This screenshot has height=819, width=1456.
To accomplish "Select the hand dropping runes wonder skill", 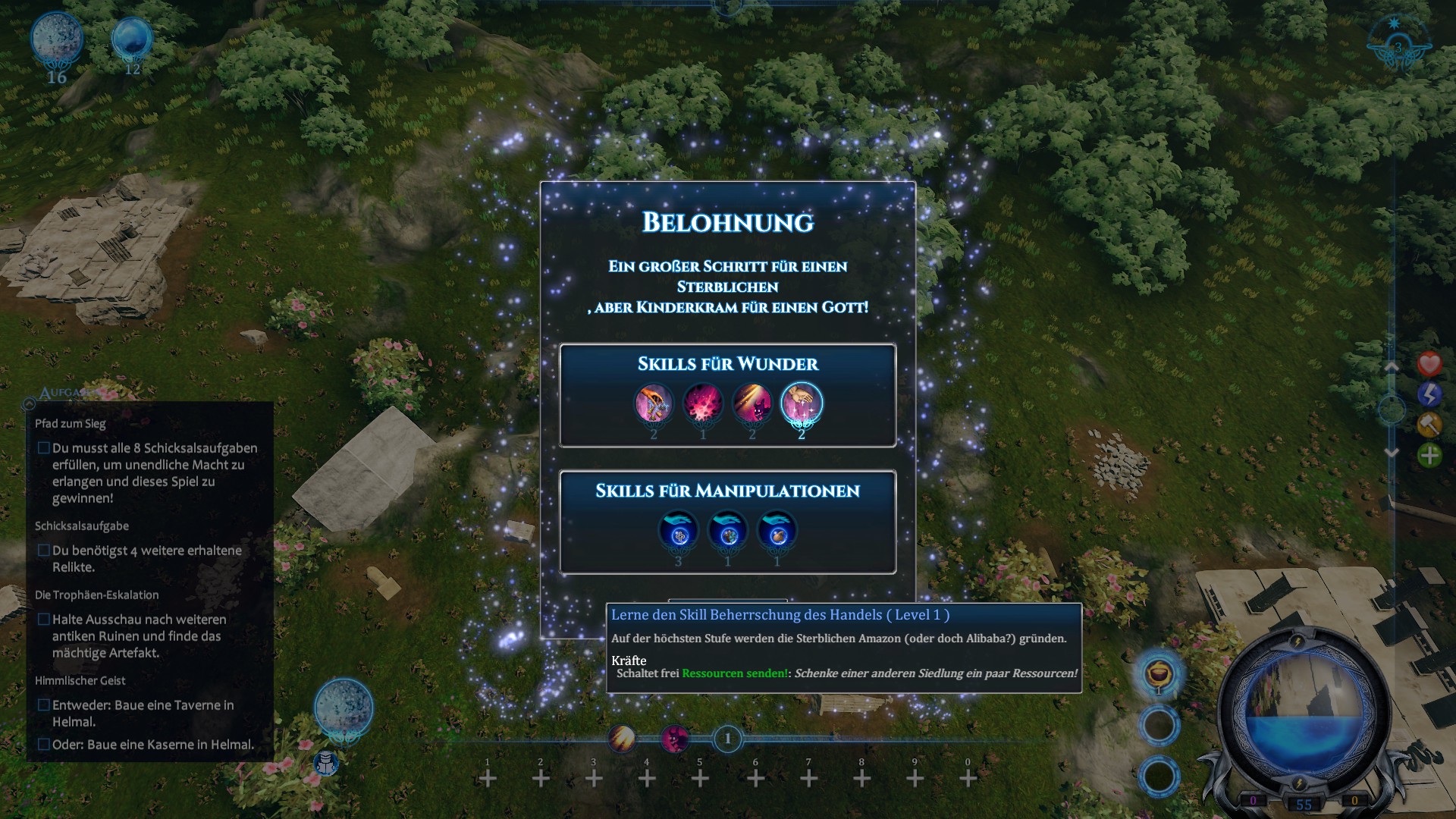I will pos(654,403).
